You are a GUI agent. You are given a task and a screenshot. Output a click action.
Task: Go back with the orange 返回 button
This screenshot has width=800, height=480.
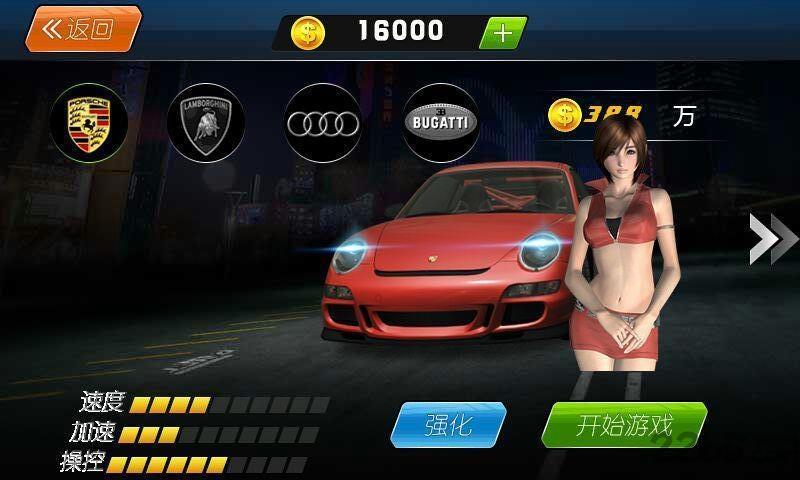[82, 29]
